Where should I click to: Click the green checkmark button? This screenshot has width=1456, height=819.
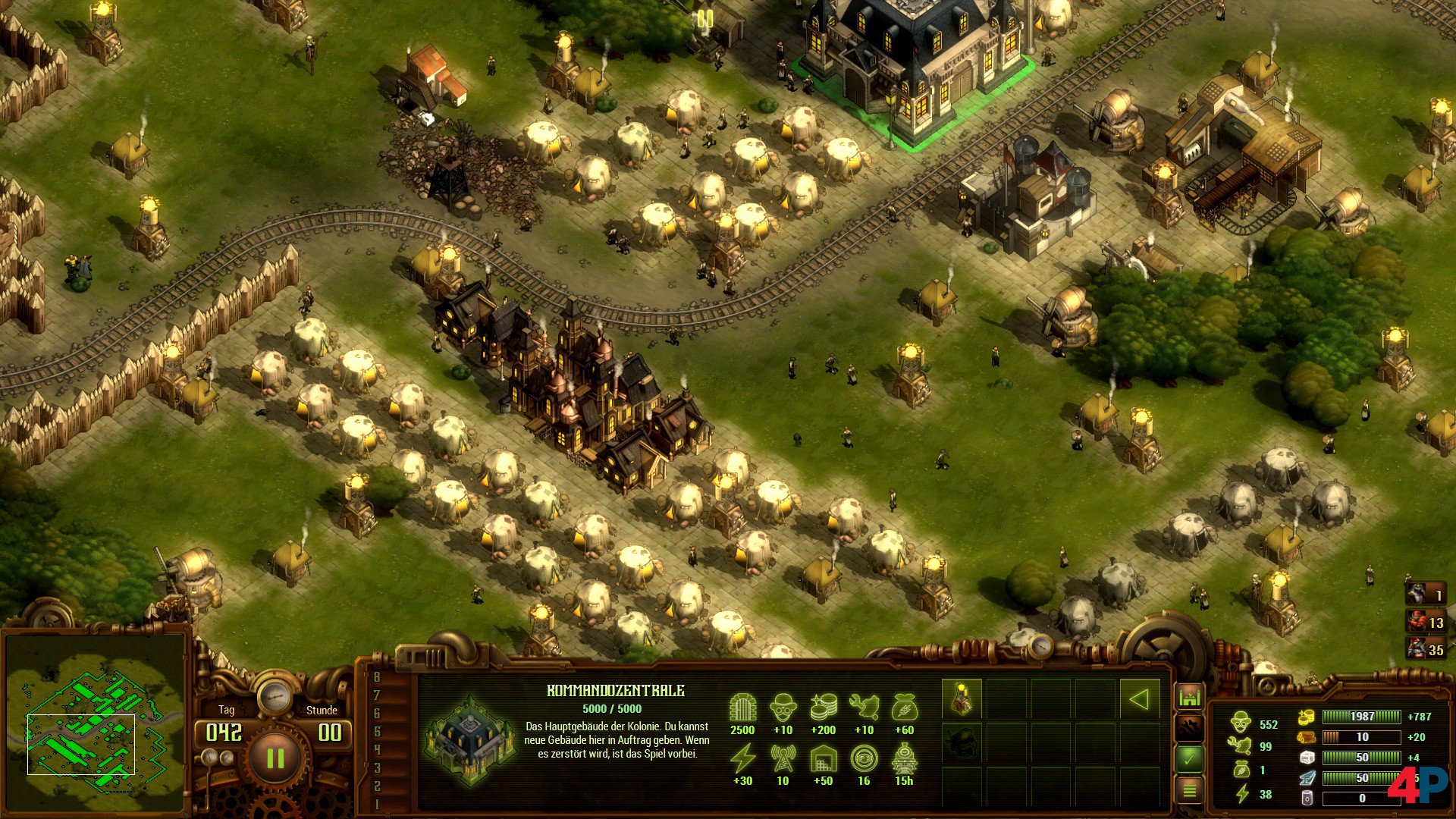pyautogui.click(x=1190, y=758)
